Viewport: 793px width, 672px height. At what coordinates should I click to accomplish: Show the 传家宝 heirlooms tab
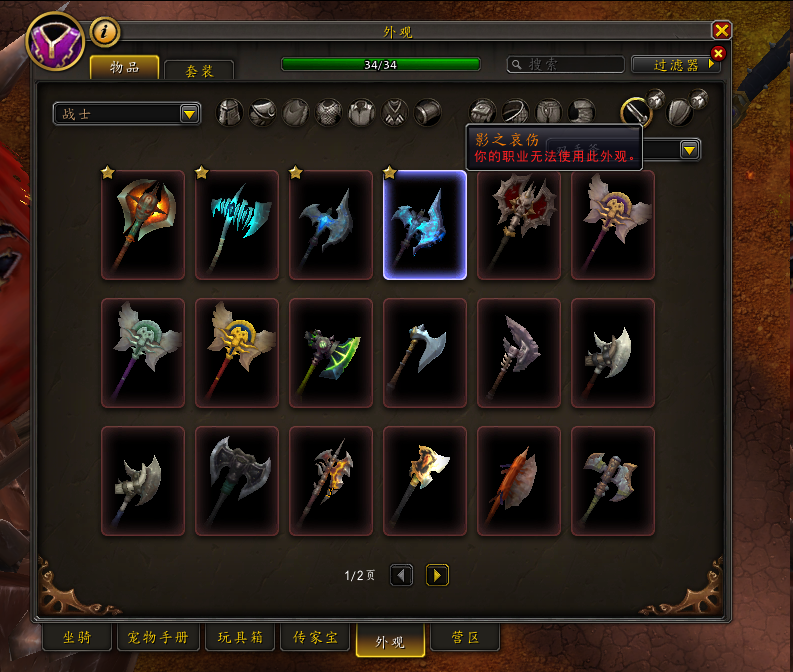(315, 637)
